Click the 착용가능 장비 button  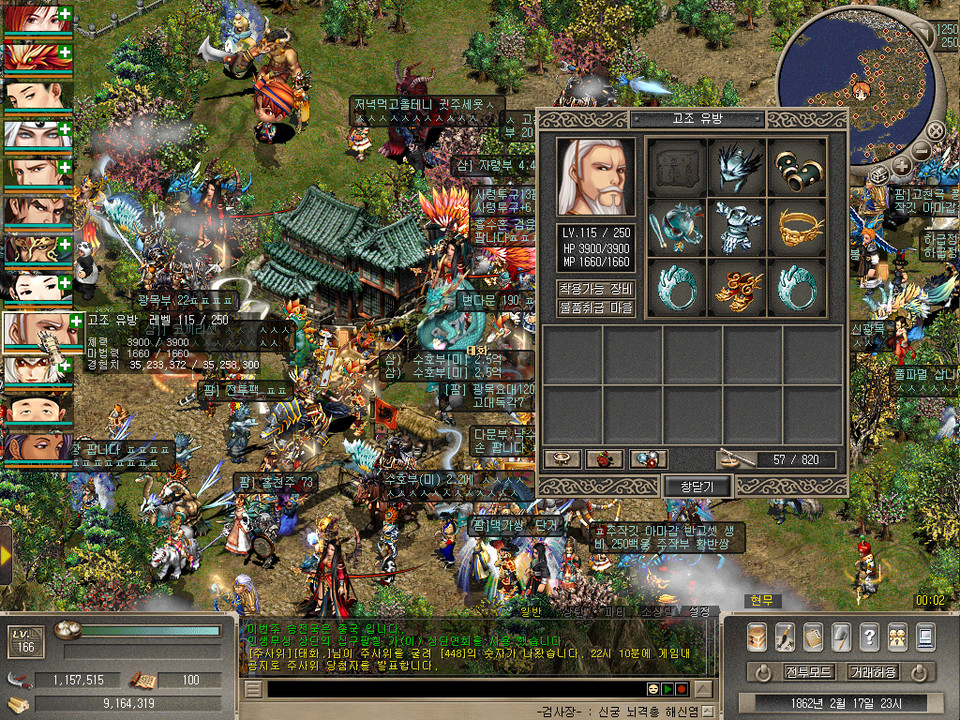point(596,289)
